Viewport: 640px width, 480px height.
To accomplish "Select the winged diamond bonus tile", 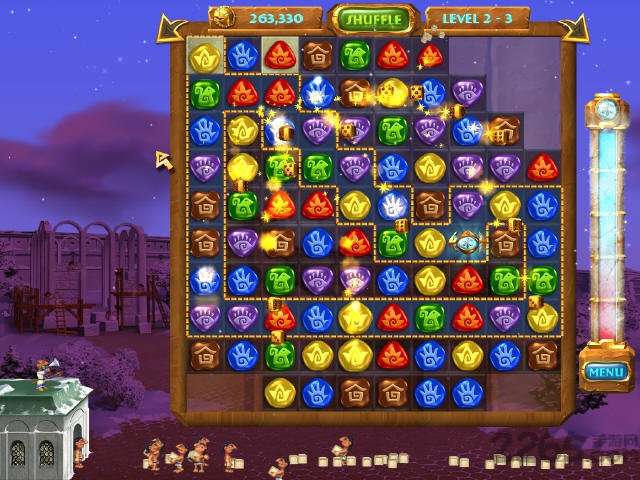I will (467, 241).
